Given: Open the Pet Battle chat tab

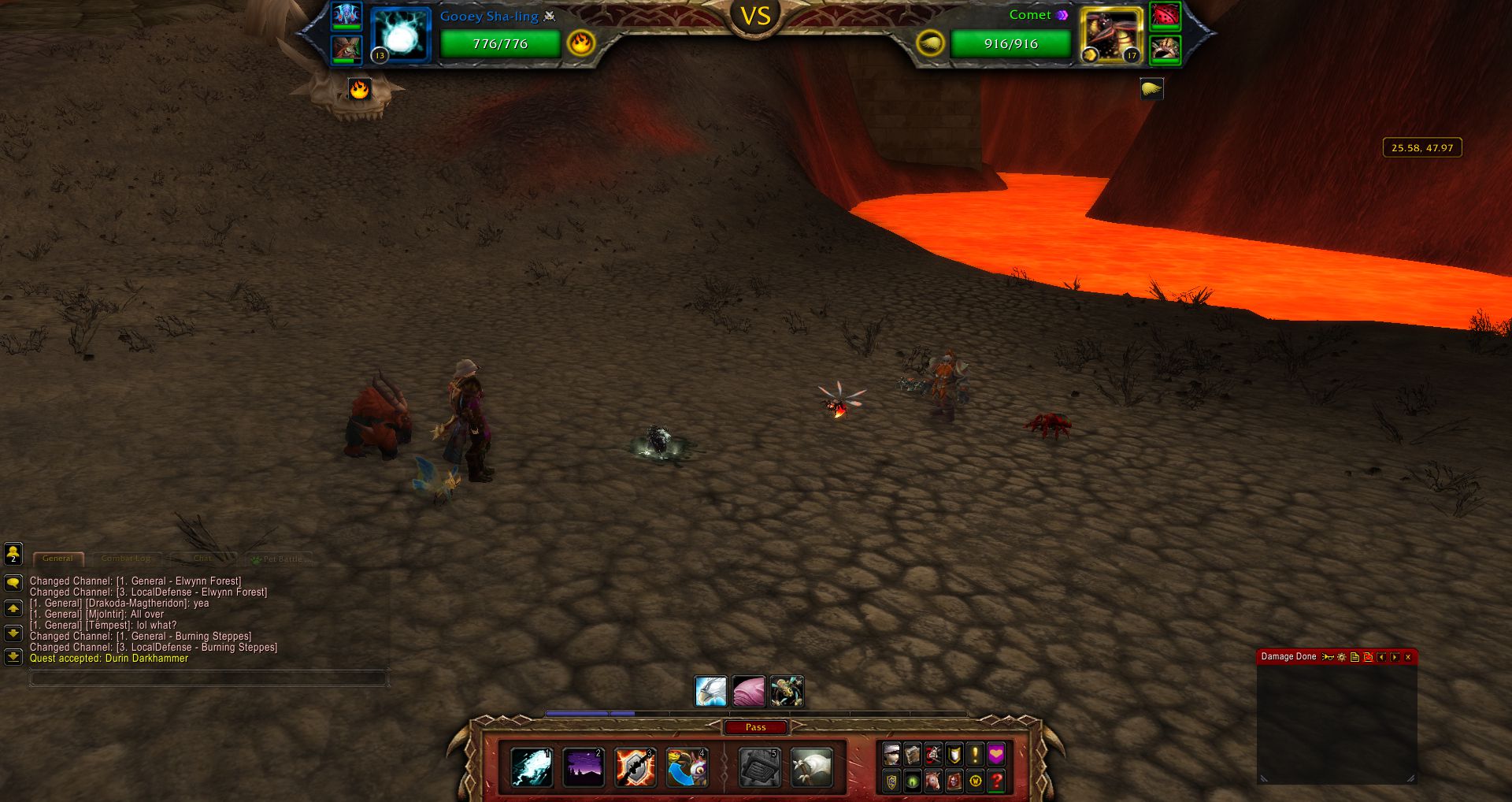Looking at the screenshot, I should click(x=282, y=559).
